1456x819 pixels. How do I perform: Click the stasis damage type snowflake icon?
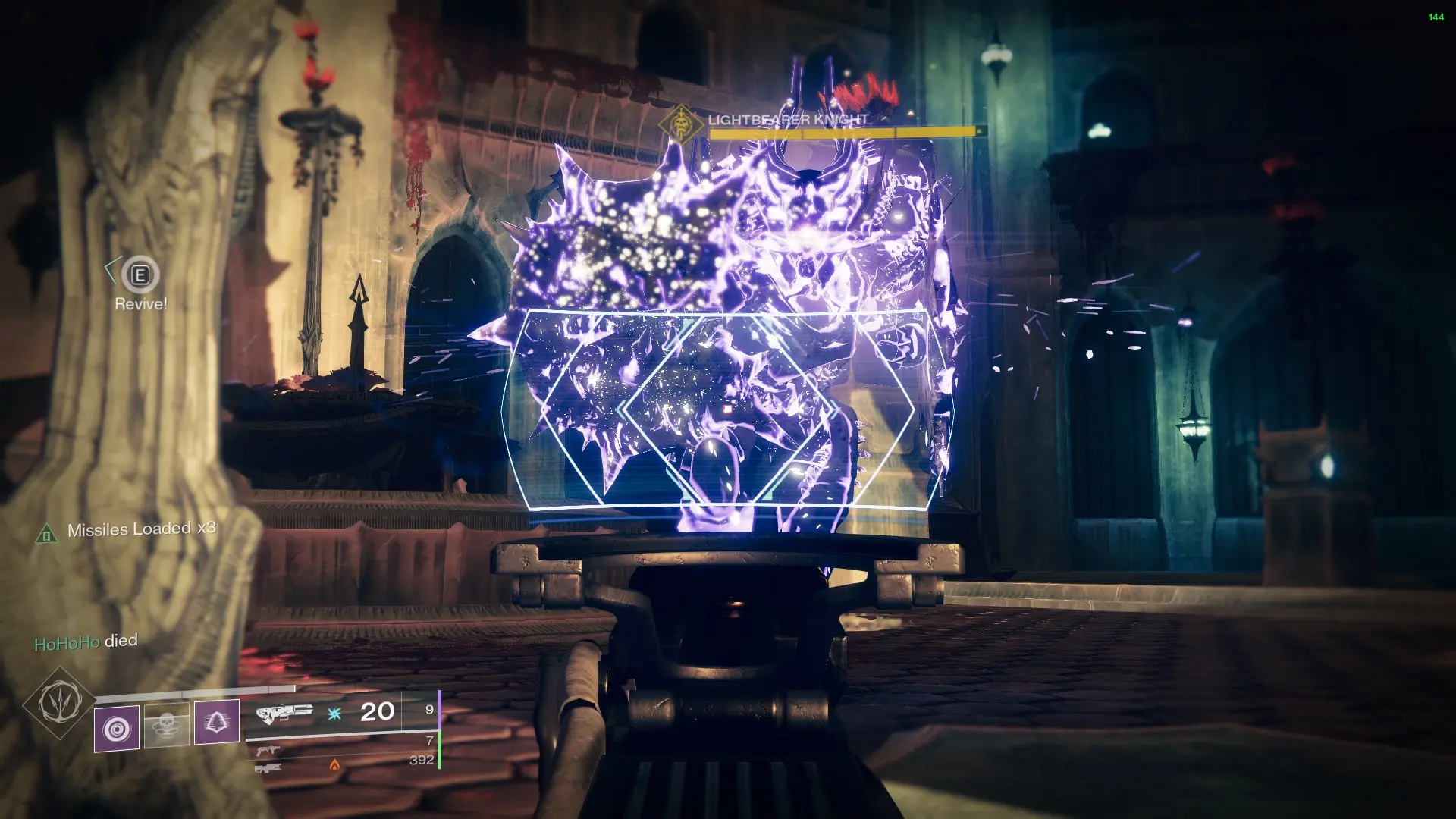(334, 714)
